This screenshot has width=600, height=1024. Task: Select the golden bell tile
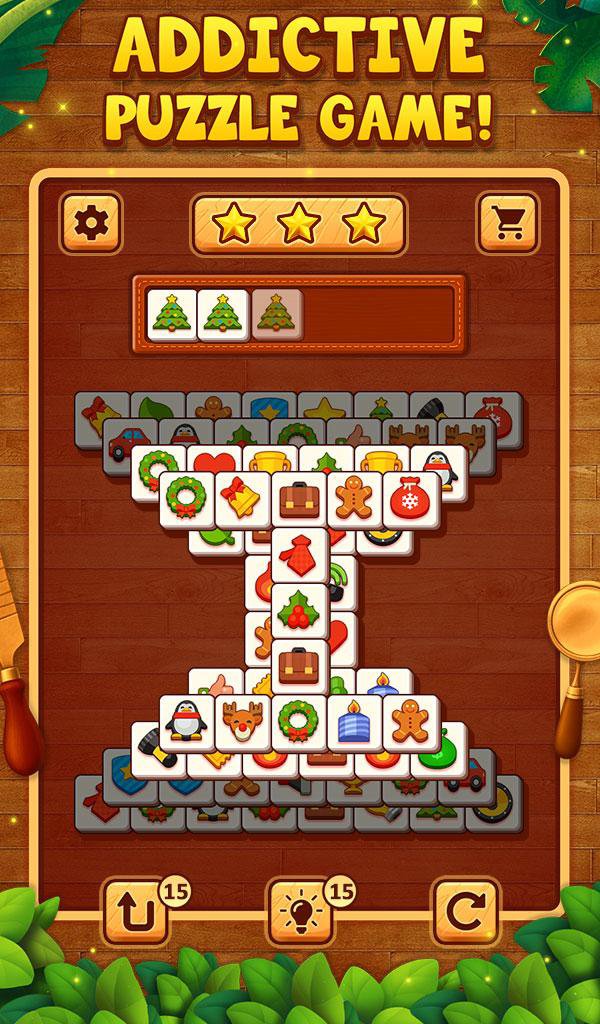coord(243,499)
